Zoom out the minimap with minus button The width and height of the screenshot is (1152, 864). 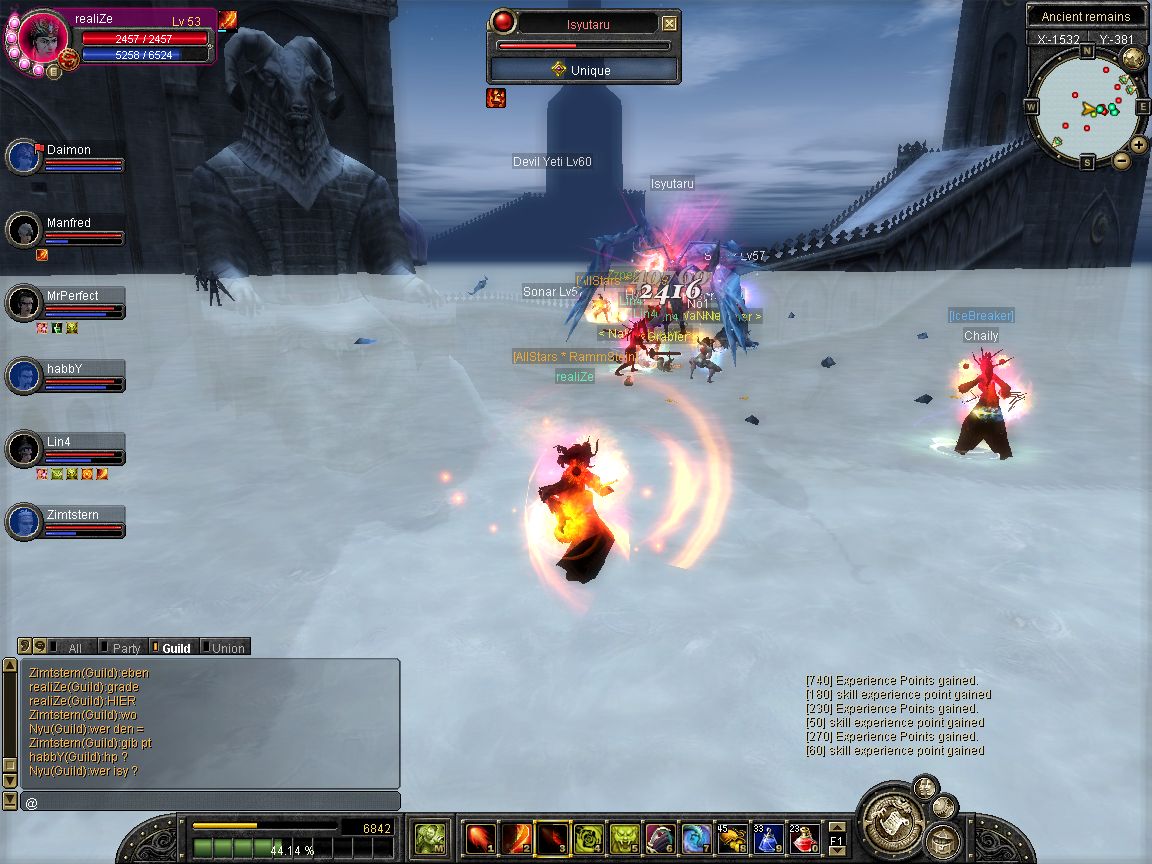[1122, 159]
